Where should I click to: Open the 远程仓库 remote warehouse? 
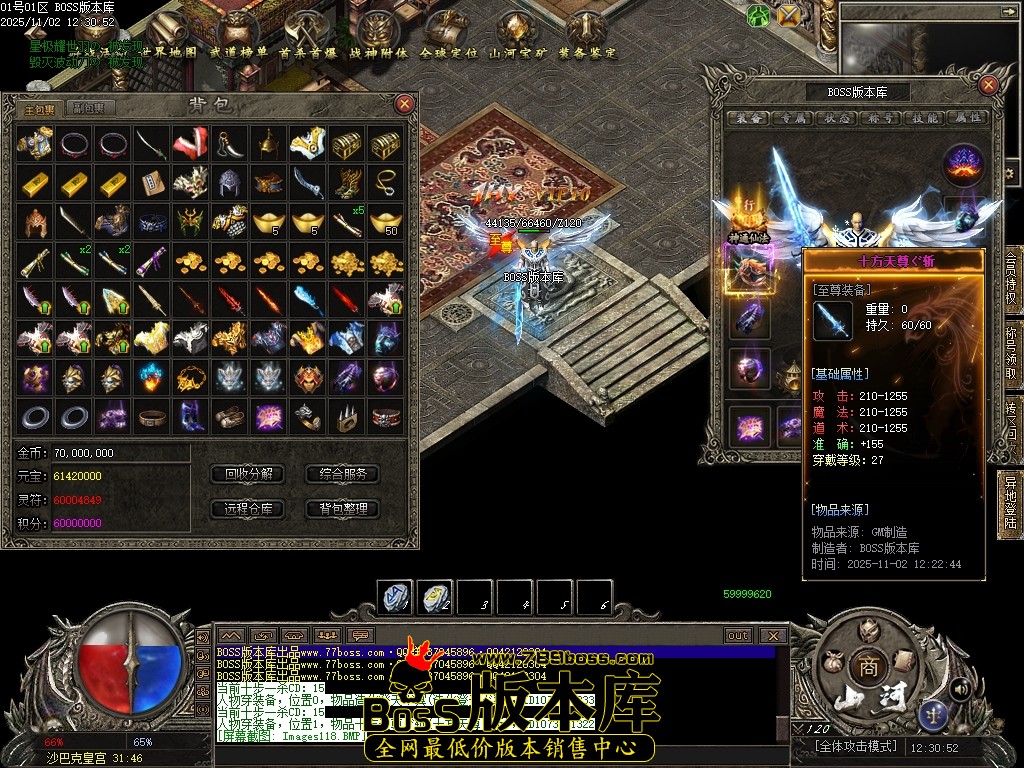pos(249,509)
